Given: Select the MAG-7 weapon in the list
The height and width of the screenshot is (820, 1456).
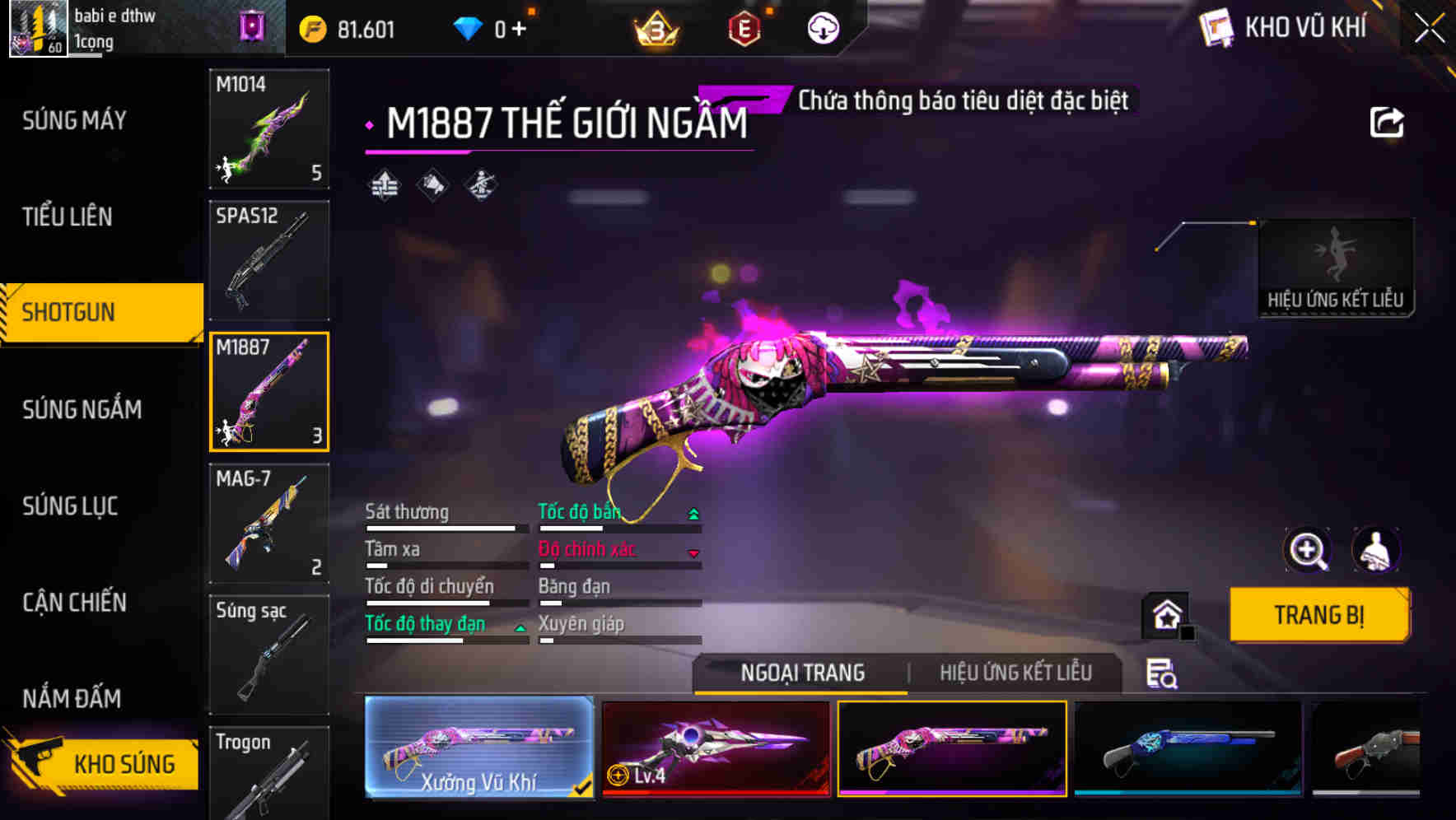Looking at the screenshot, I should (268, 524).
